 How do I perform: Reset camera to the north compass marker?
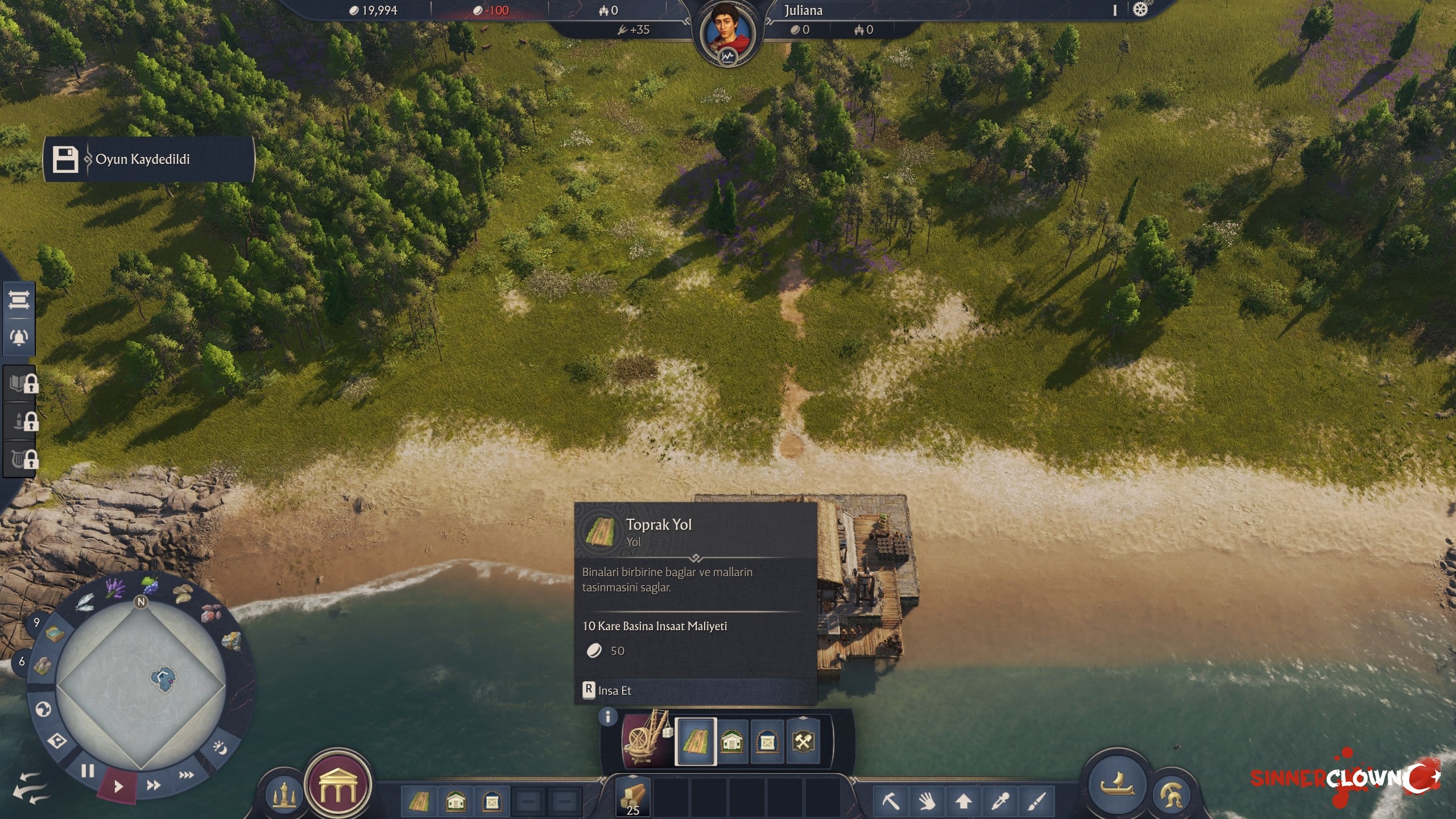(x=141, y=602)
